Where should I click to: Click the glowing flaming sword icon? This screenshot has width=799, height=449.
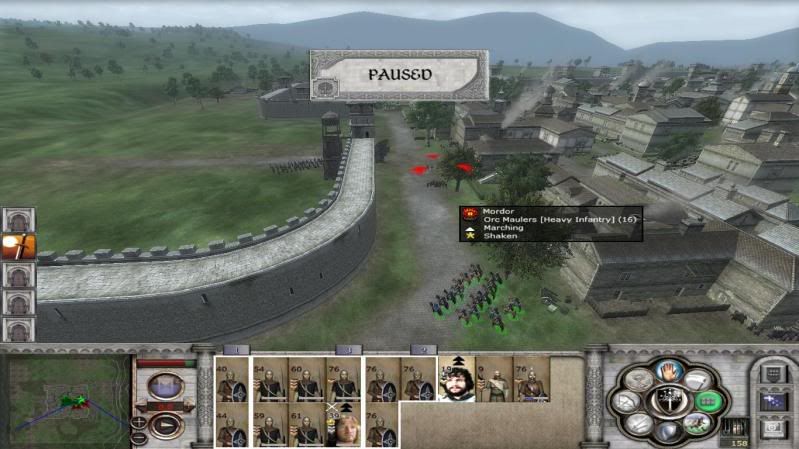point(18,246)
